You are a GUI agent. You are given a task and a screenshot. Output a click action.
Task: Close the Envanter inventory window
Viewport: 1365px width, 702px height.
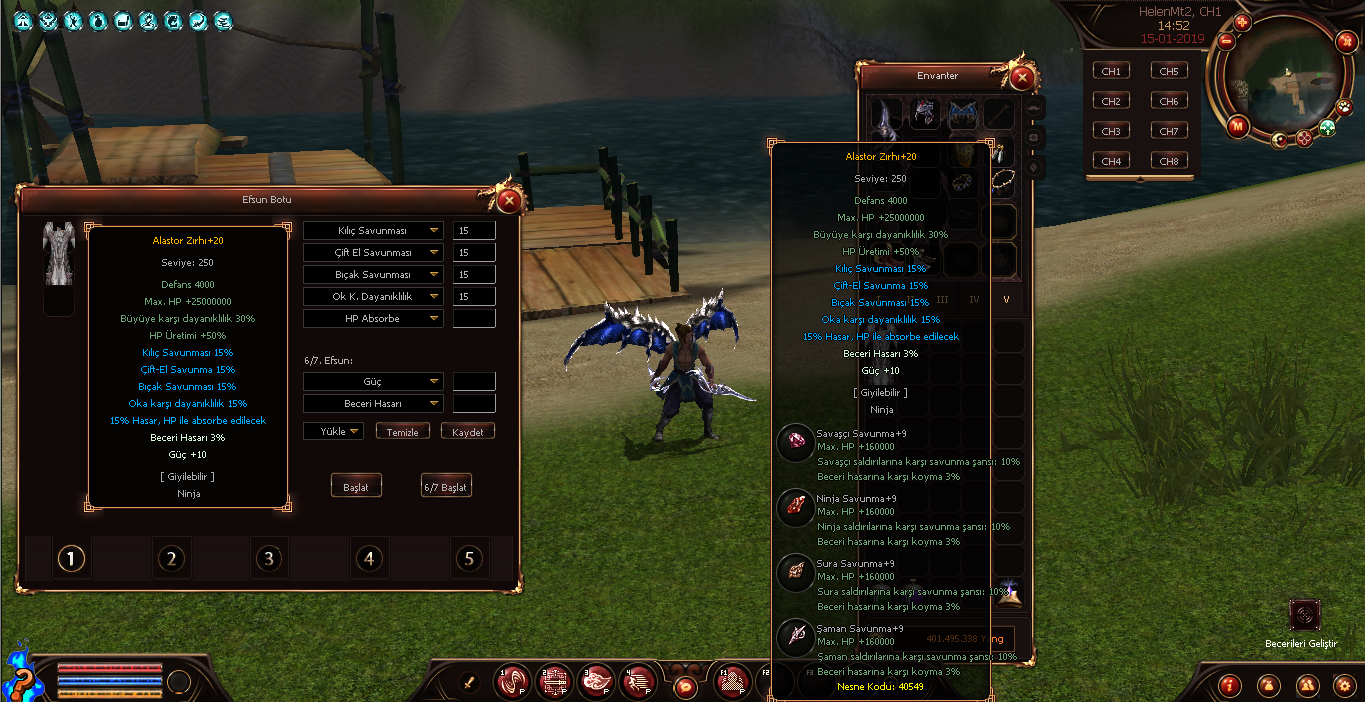tap(1021, 77)
